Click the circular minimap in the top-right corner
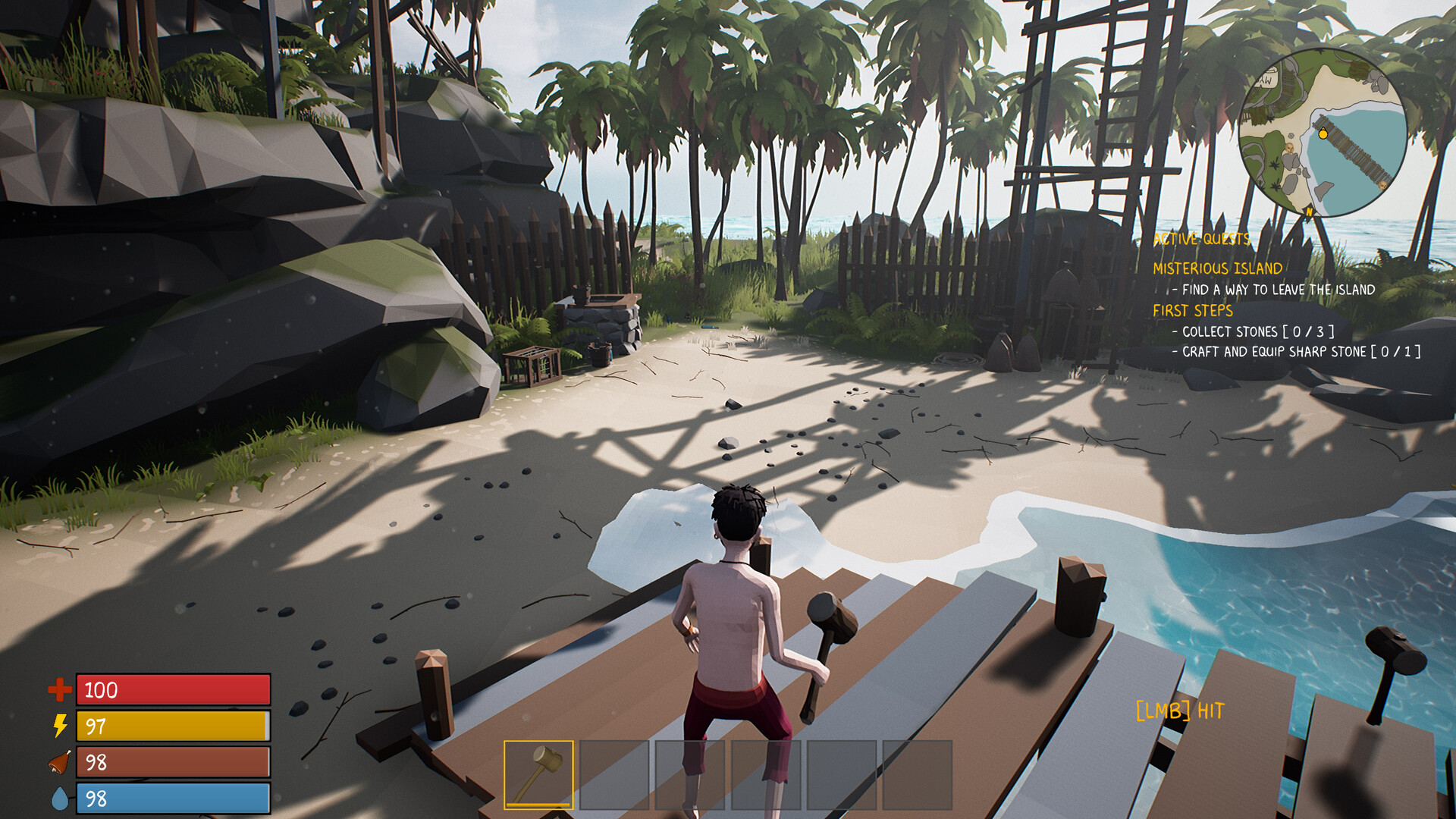The height and width of the screenshot is (819, 1456). (x=1323, y=136)
